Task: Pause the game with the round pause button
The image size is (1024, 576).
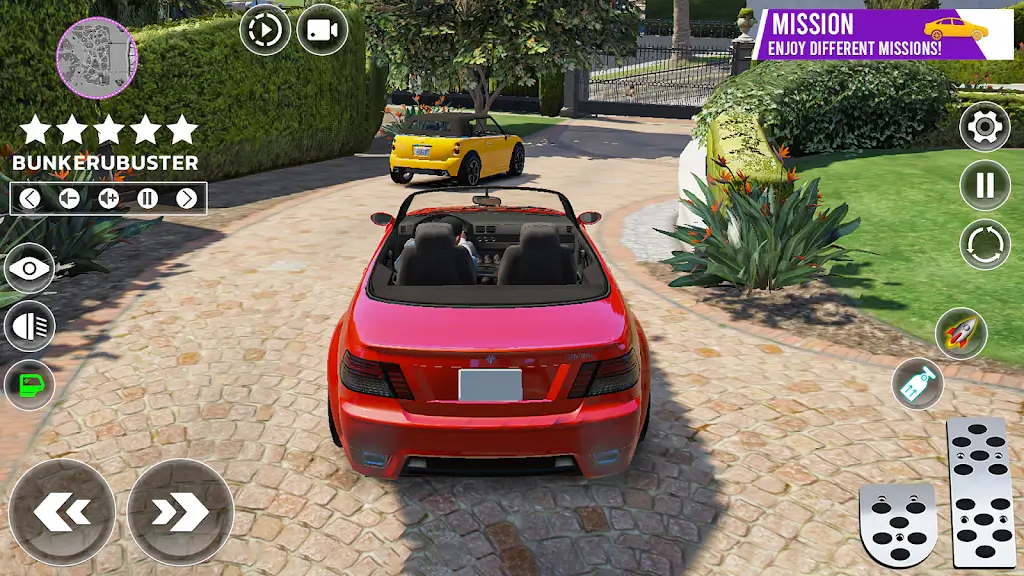Action: (984, 185)
